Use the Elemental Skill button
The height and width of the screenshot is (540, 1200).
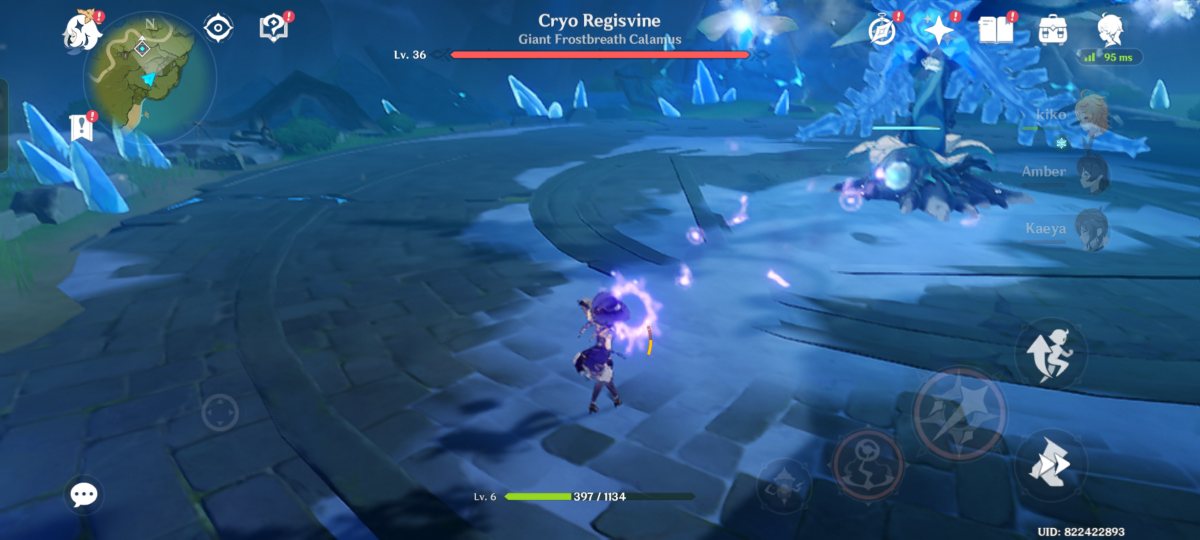(868, 464)
